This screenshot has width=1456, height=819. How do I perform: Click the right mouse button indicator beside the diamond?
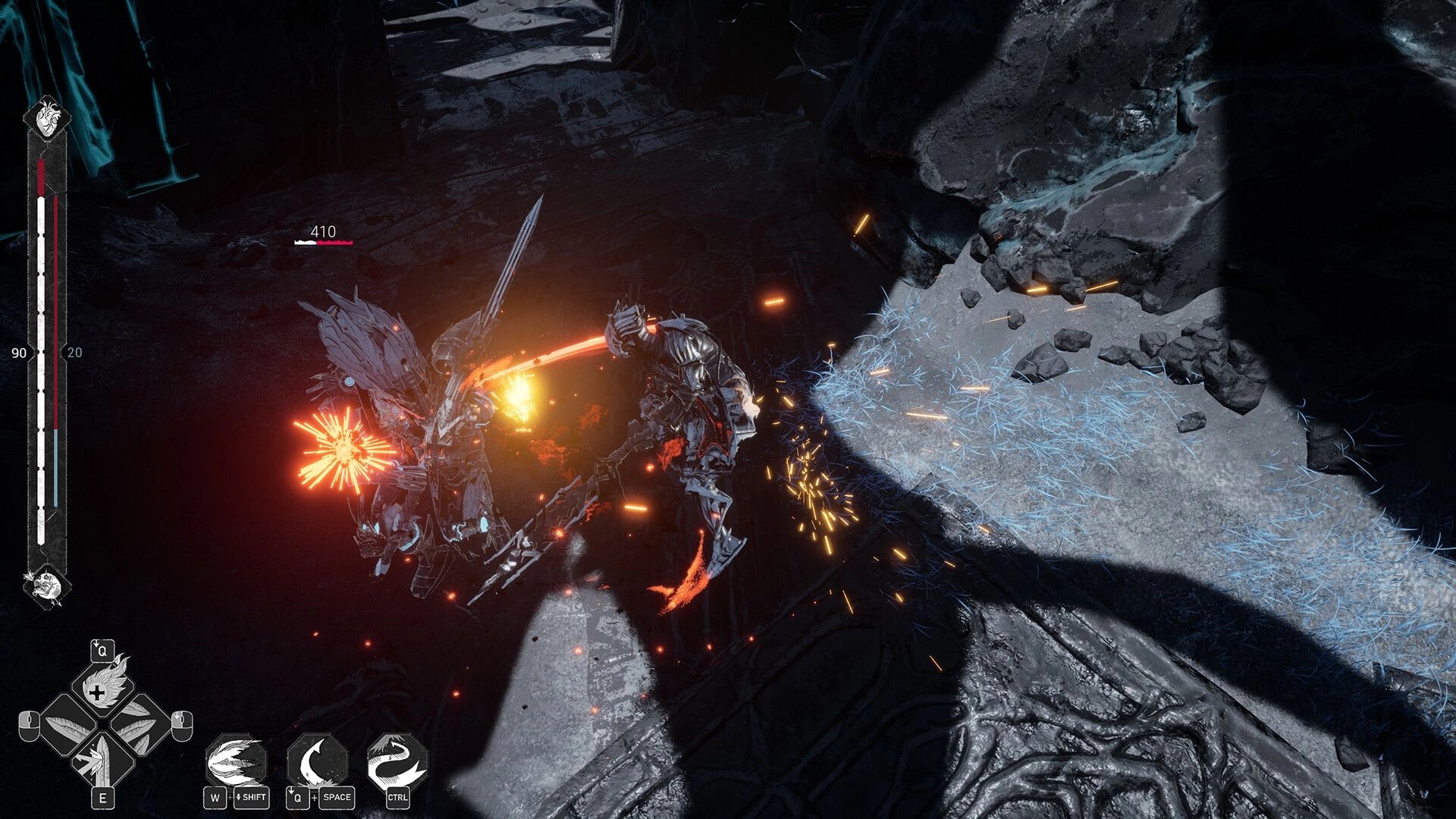pos(181,725)
